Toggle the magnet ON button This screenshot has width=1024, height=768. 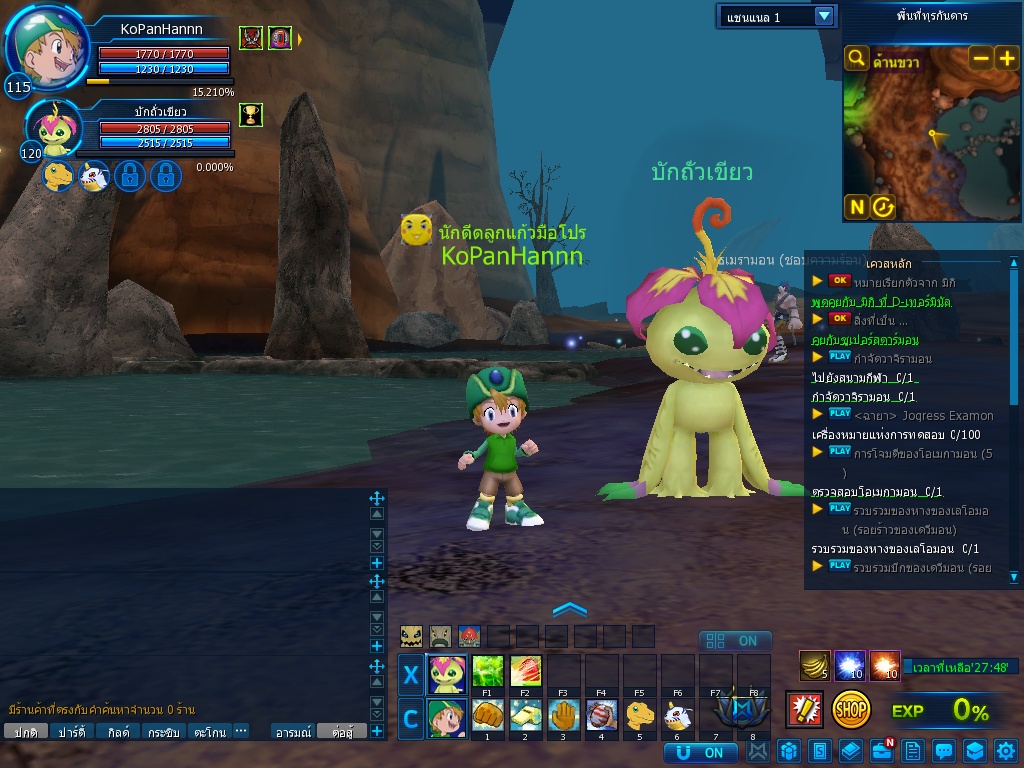click(700, 752)
